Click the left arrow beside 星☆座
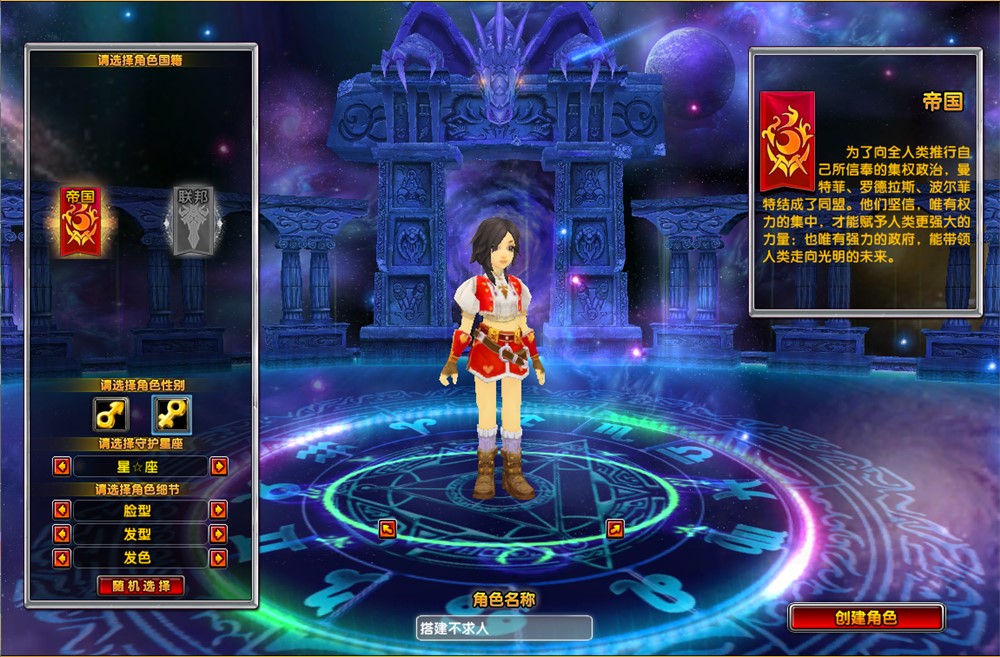 pyautogui.click(x=61, y=466)
